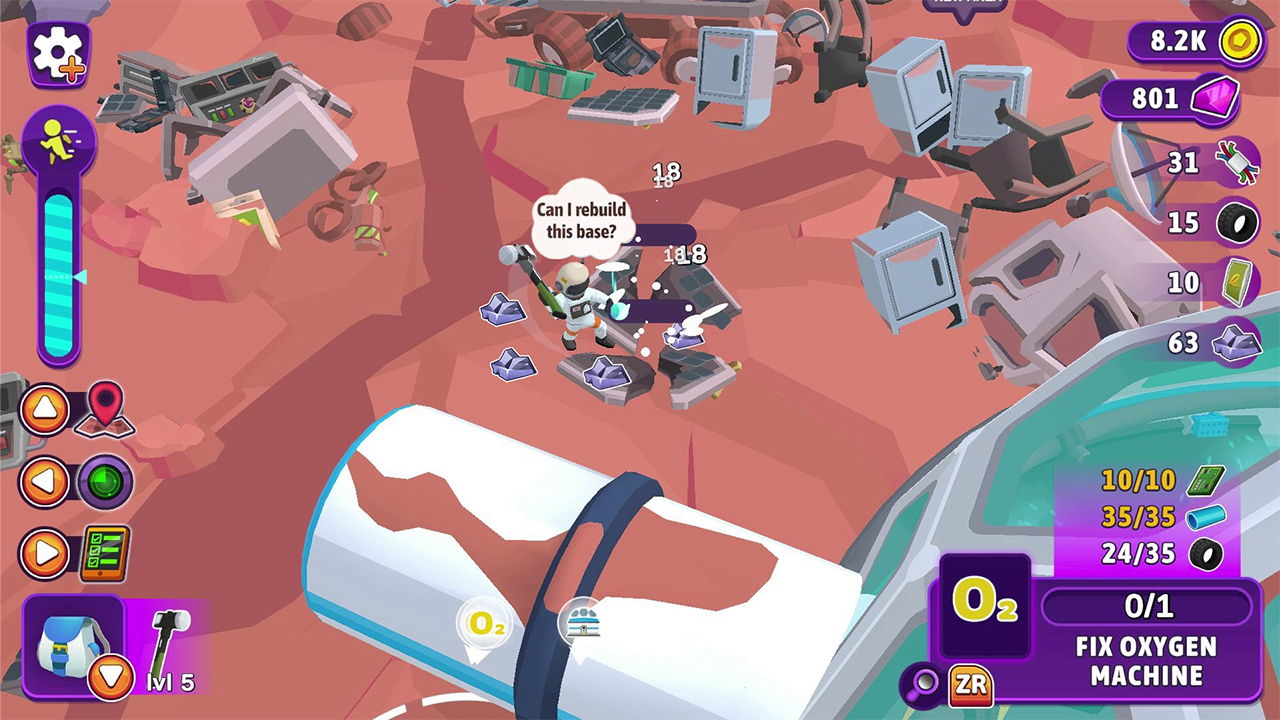
Task: Select the green radar scanner icon
Action: [x=110, y=480]
